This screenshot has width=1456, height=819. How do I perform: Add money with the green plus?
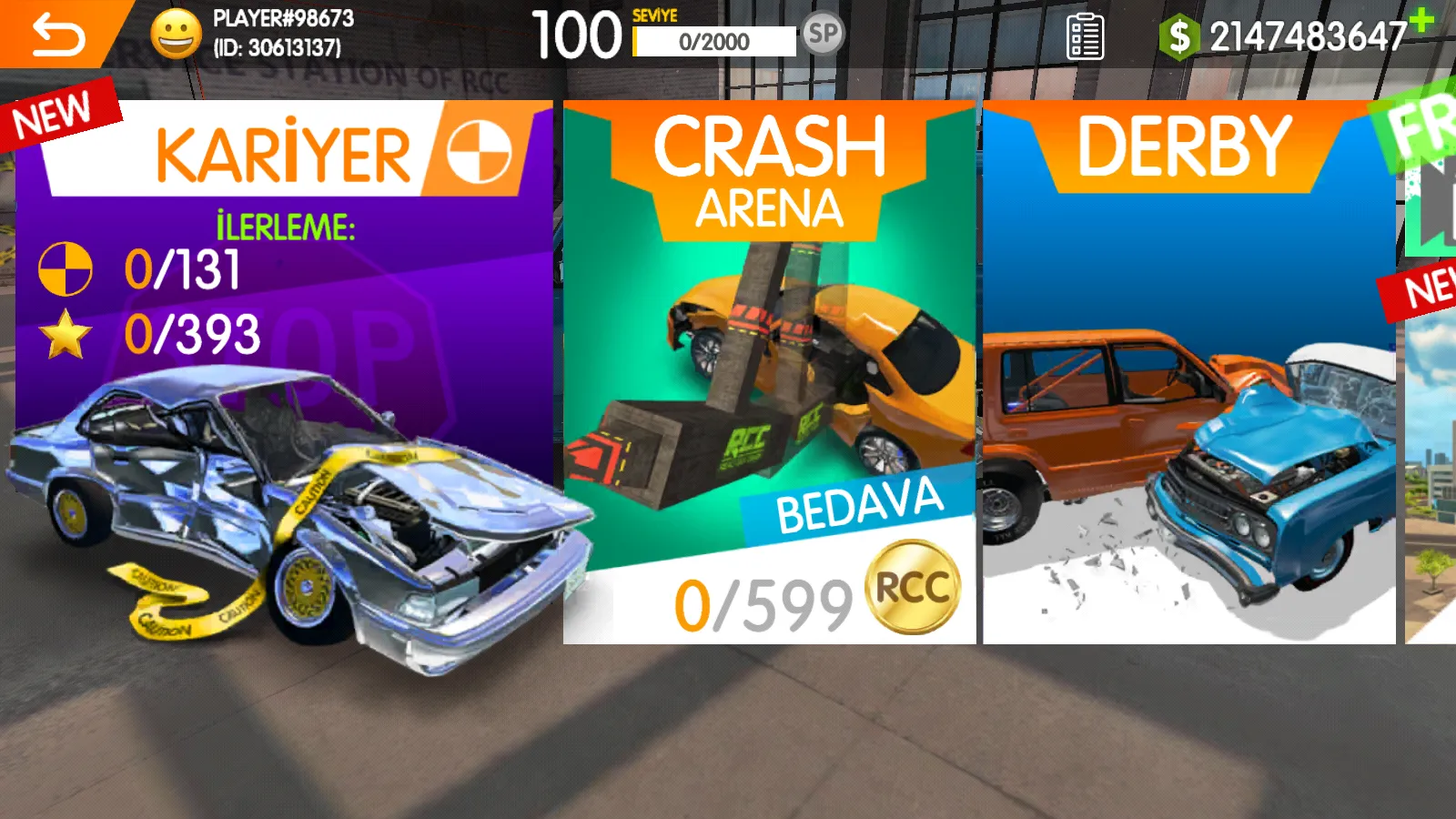point(1421,18)
